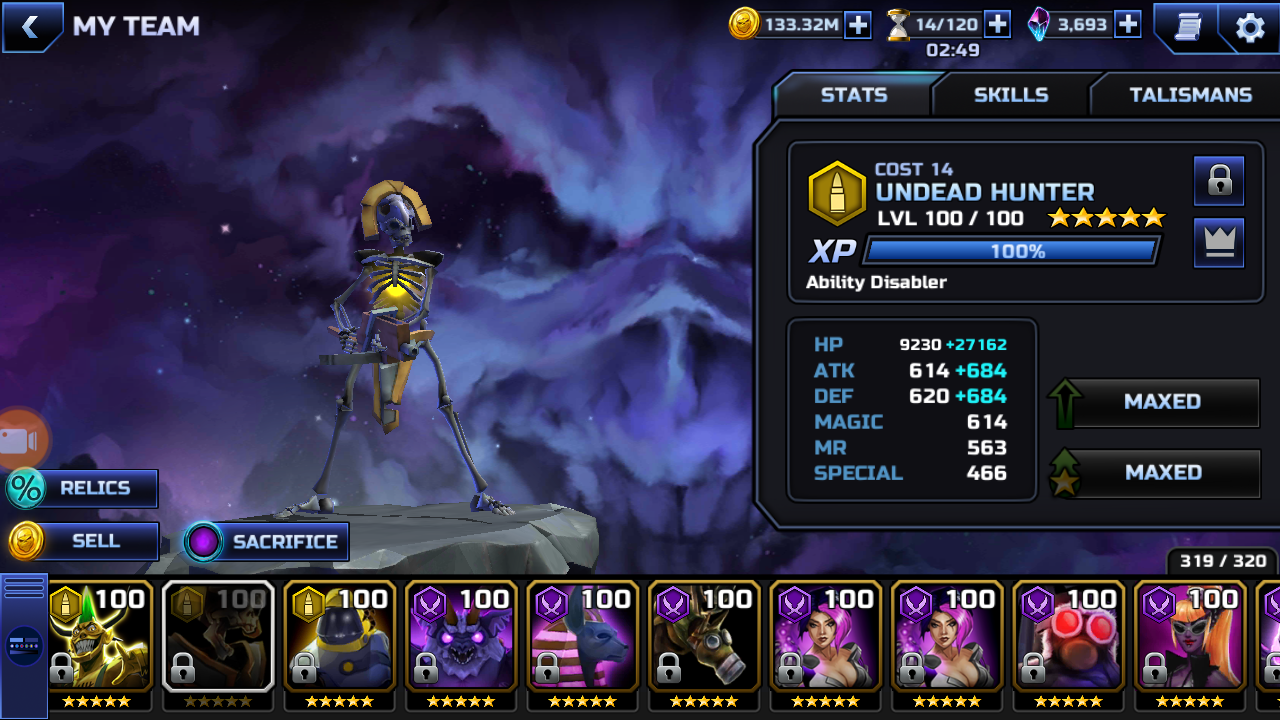Viewport: 1280px width, 720px height.
Task: Buy more ironite crystals with plus button
Action: (x=1128, y=25)
